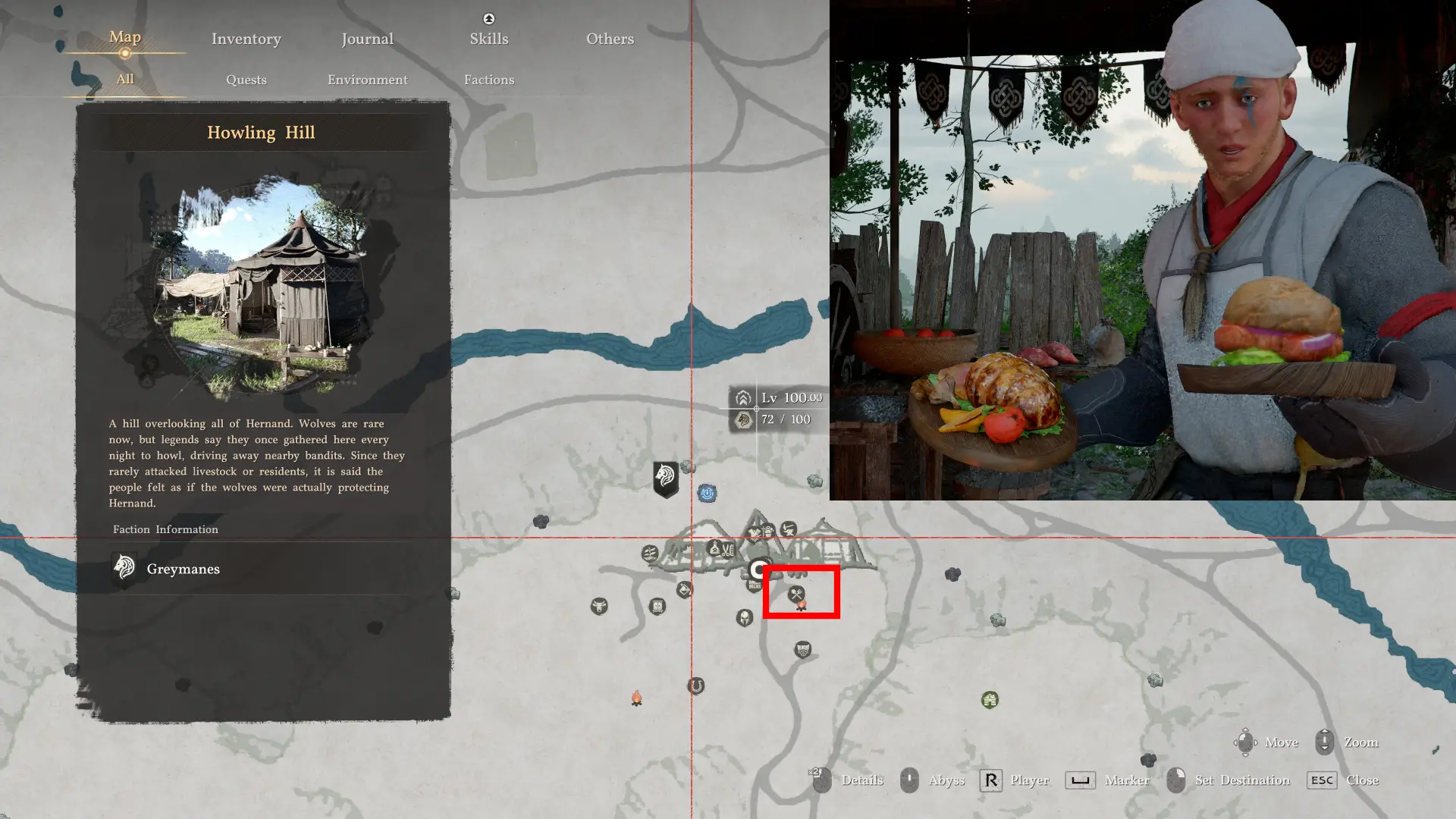Click the plant sprout marker on the map

[x=650, y=554]
